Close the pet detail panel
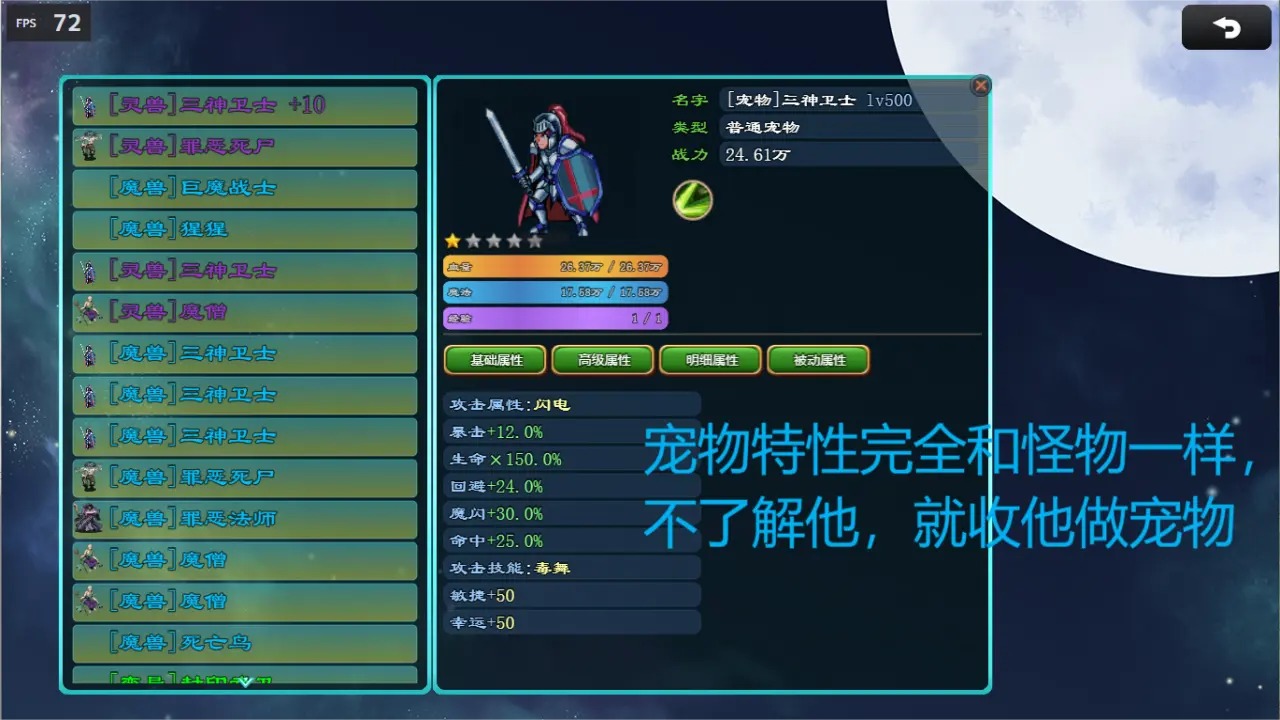This screenshot has height=720, width=1280. click(x=980, y=86)
